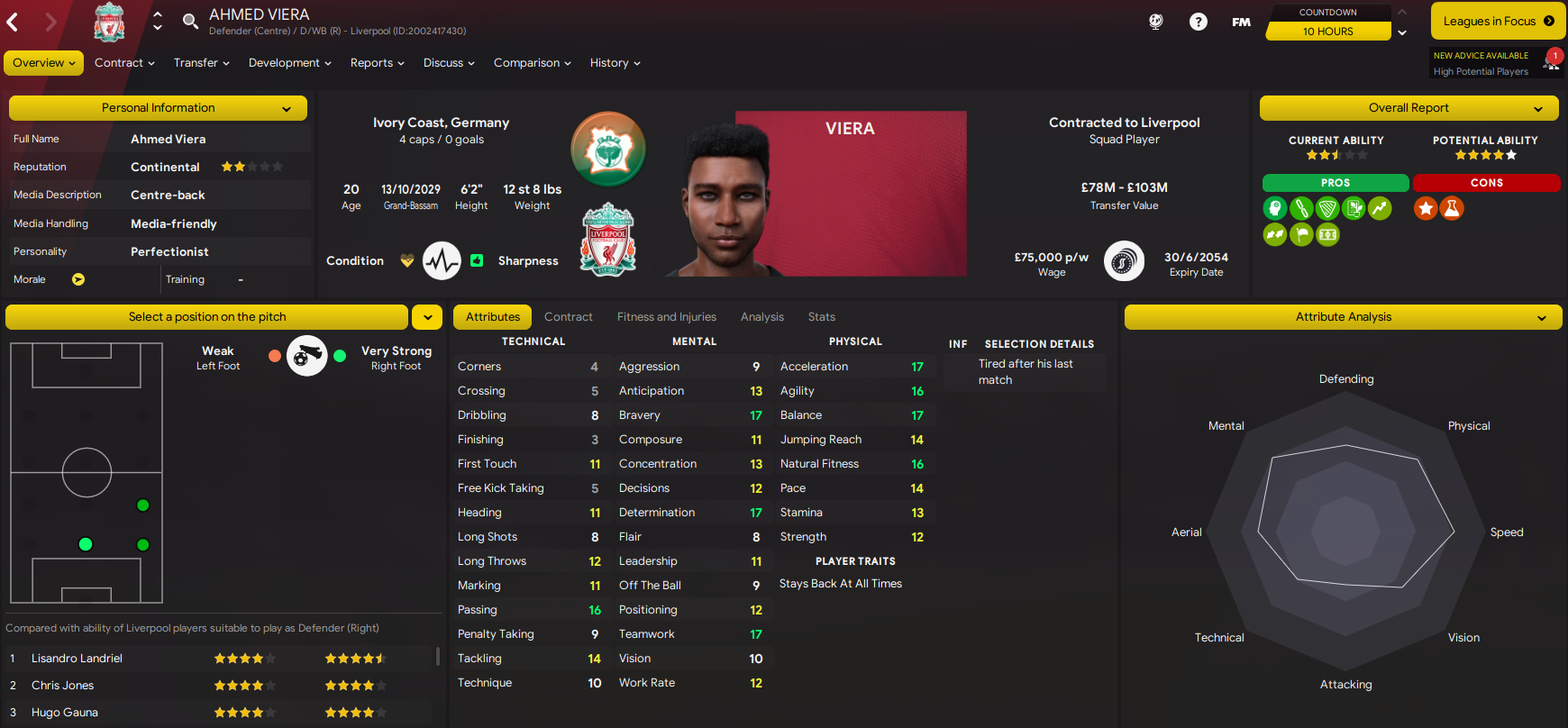Viewport: 1568px width, 728px height.
Task: Open the History menu
Action: (x=615, y=63)
